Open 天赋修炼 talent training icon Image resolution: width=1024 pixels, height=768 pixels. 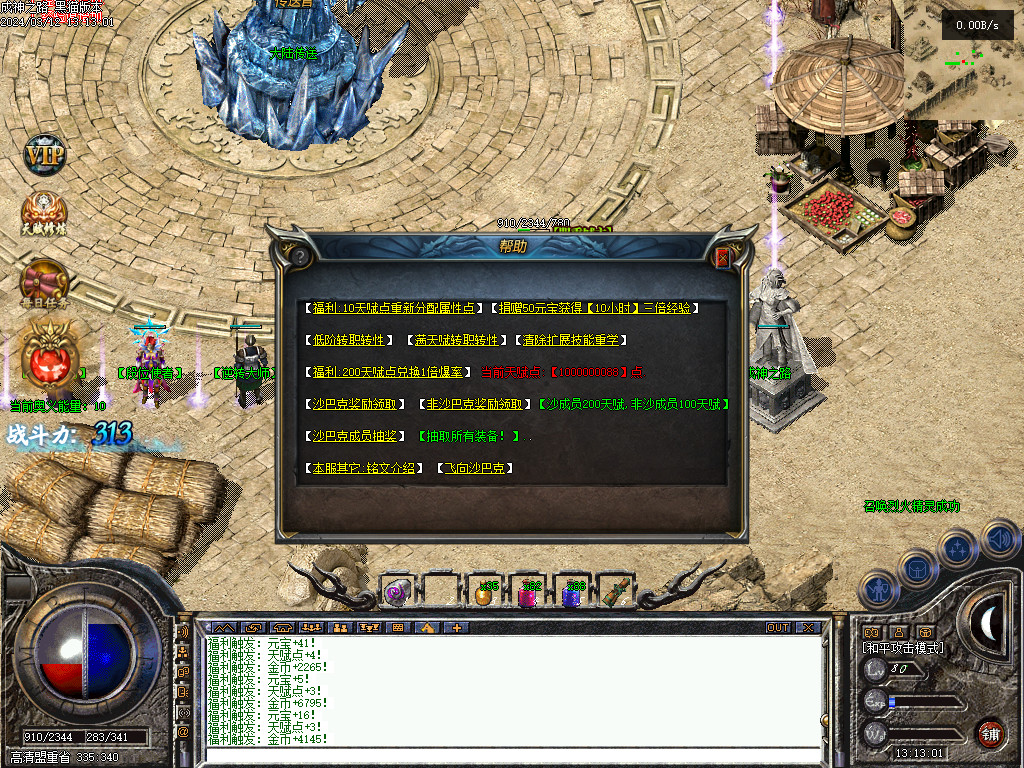click(x=45, y=213)
